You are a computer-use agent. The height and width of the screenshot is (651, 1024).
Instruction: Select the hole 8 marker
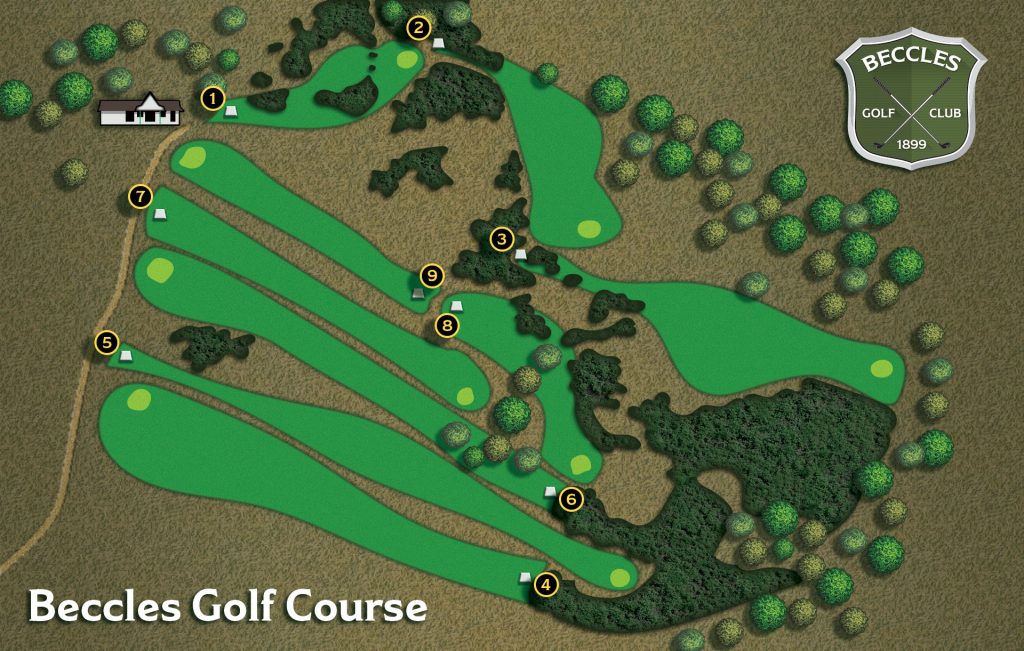[447, 325]
